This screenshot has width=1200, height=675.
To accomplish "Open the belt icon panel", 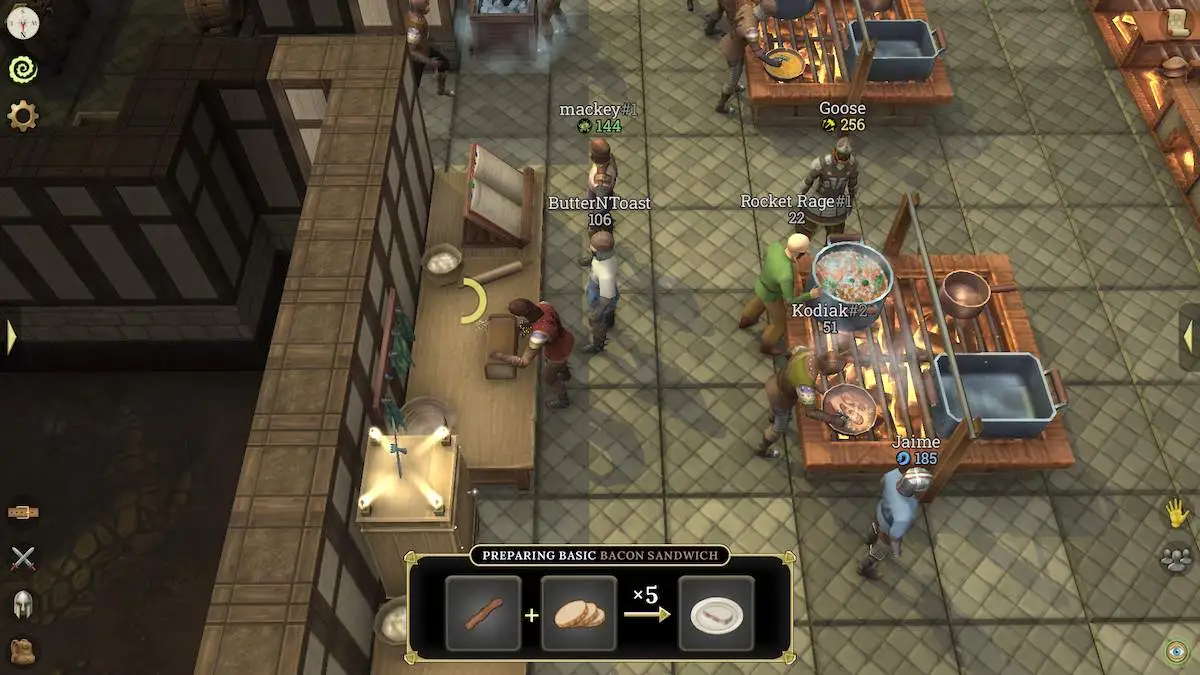I will coord(23,512).
